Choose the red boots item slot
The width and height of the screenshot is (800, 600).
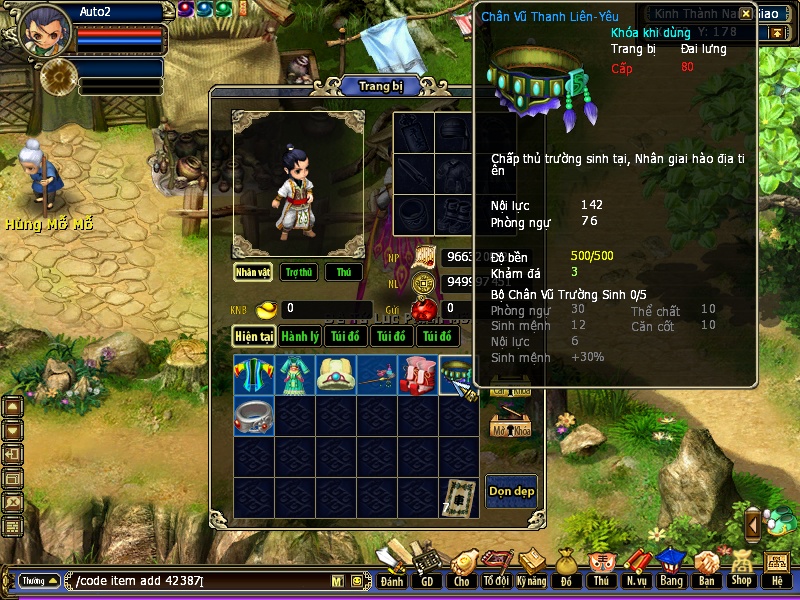click(x=418, y=375)
